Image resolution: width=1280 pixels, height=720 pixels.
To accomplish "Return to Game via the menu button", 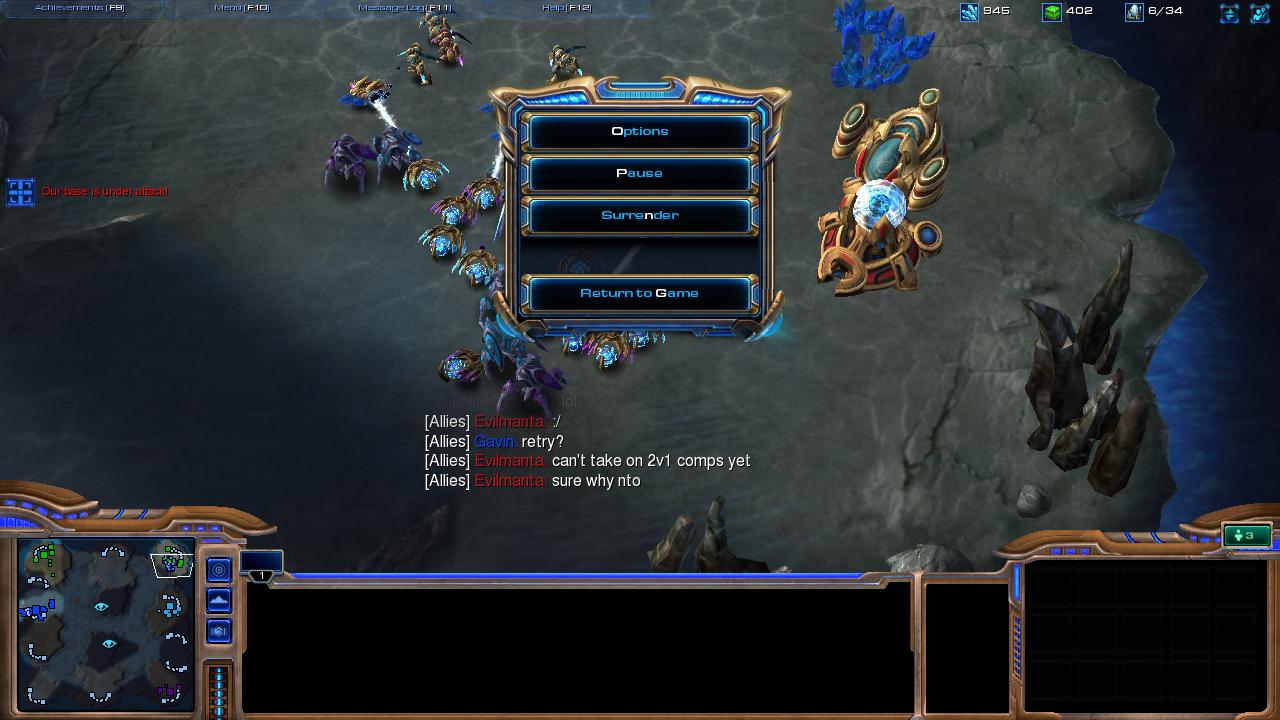I will (640, 293).
